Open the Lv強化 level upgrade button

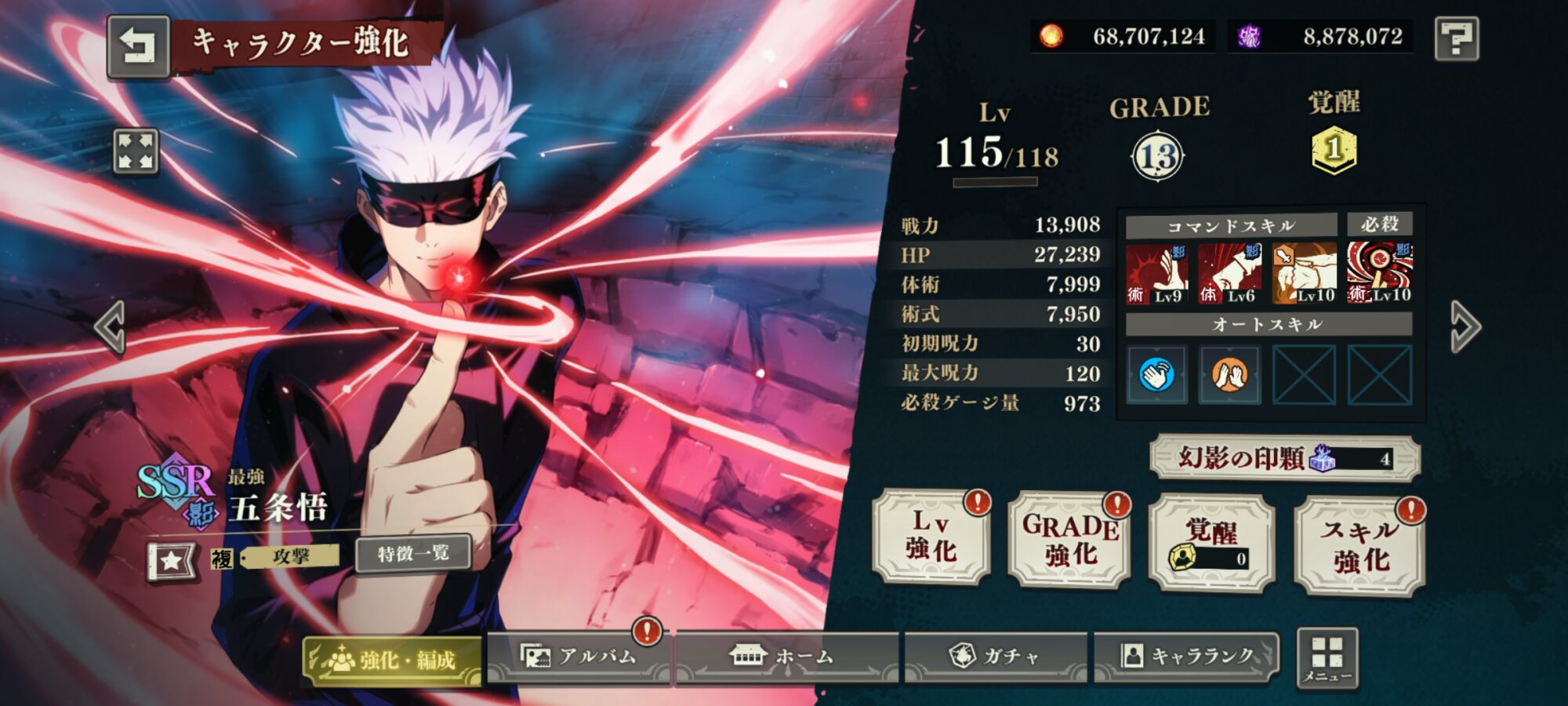pyautogui.click(x=931, y=537)
